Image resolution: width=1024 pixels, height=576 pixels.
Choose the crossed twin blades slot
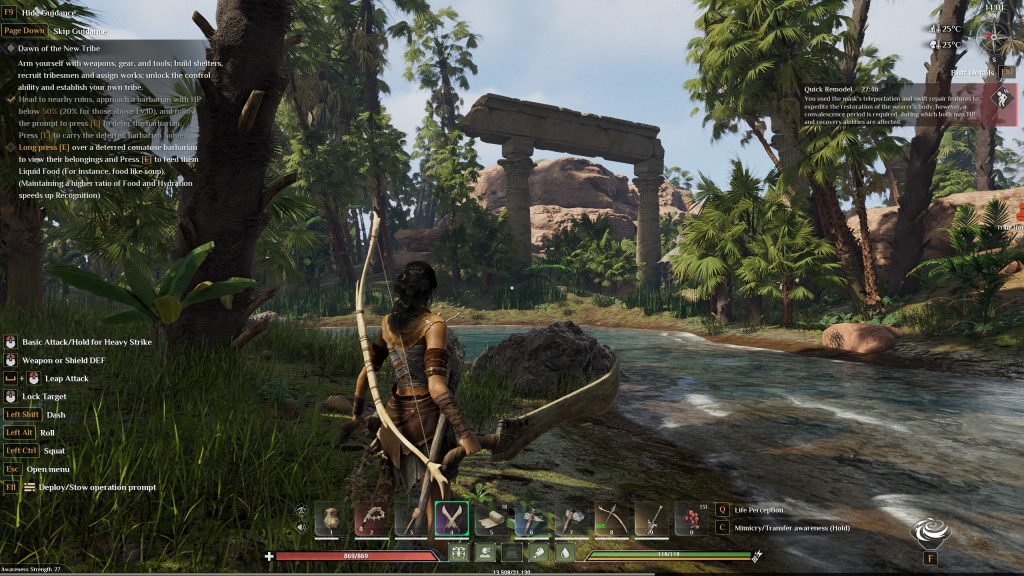451,518
